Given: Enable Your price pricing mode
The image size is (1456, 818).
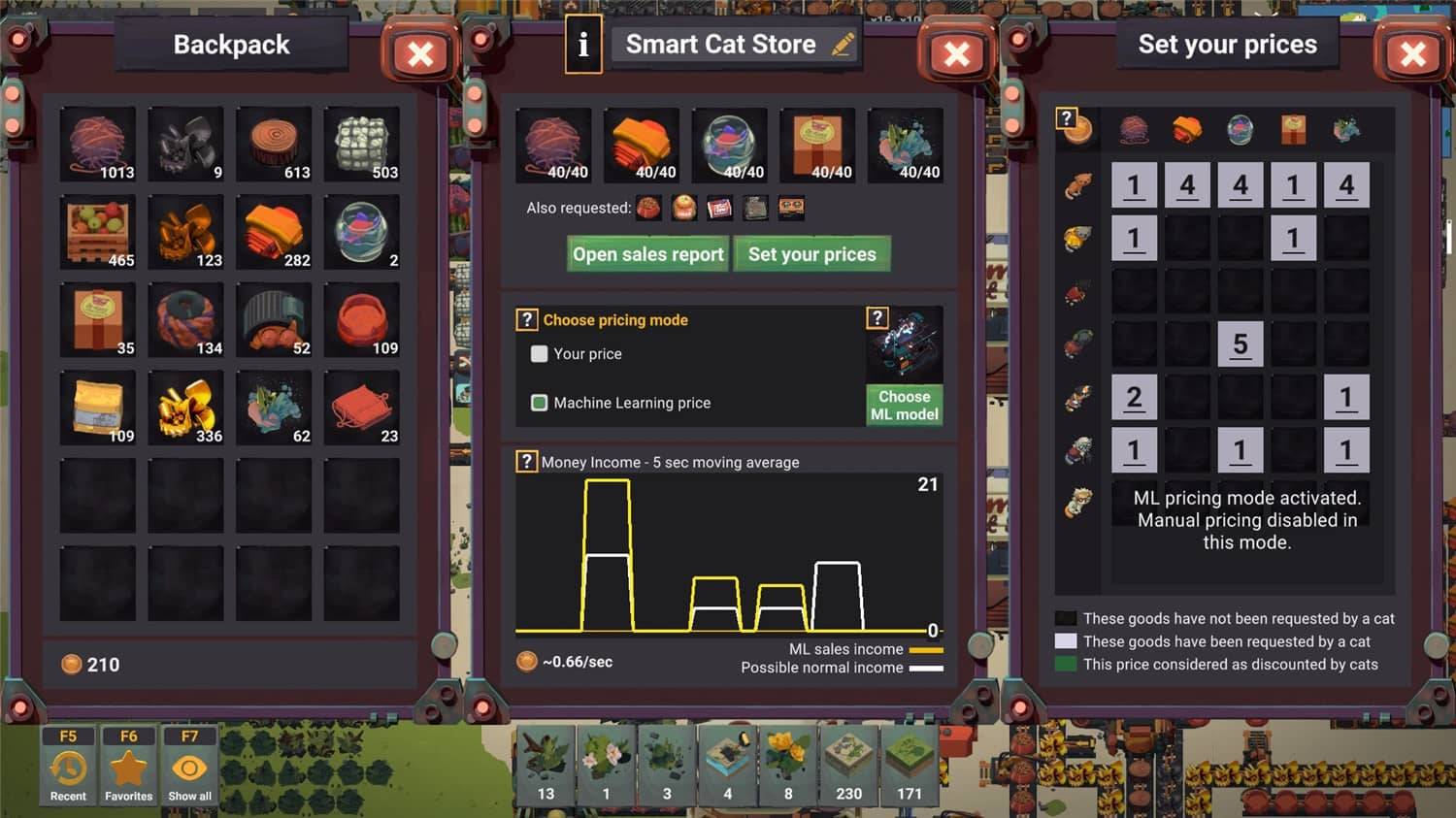Looking at the screenshot, I should pos(540,354).
